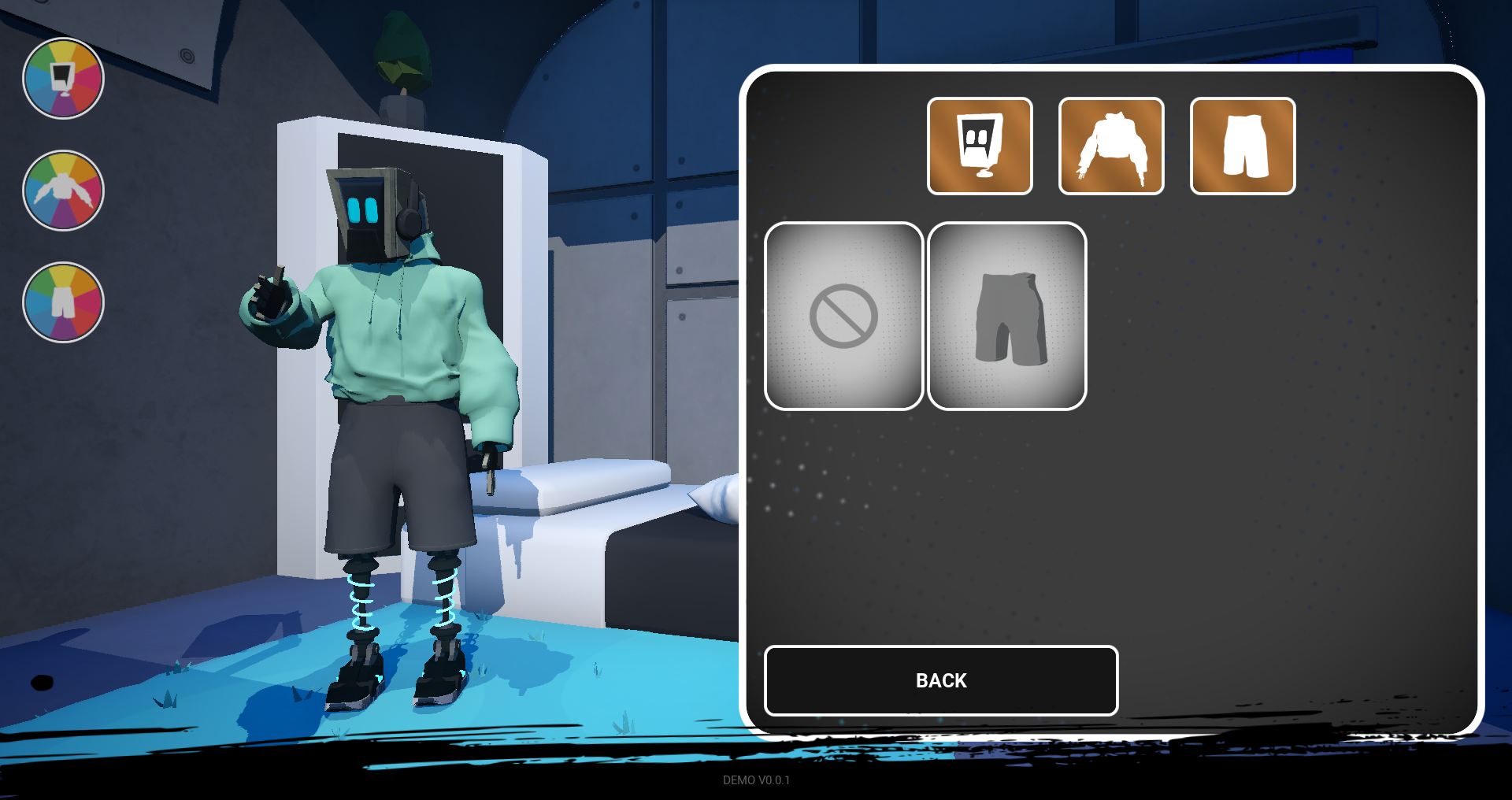Image resolution: width=1512 pixels, height=800 pixels.
Task: Expand the torso color wheel options
Action: tap(63, 189)
